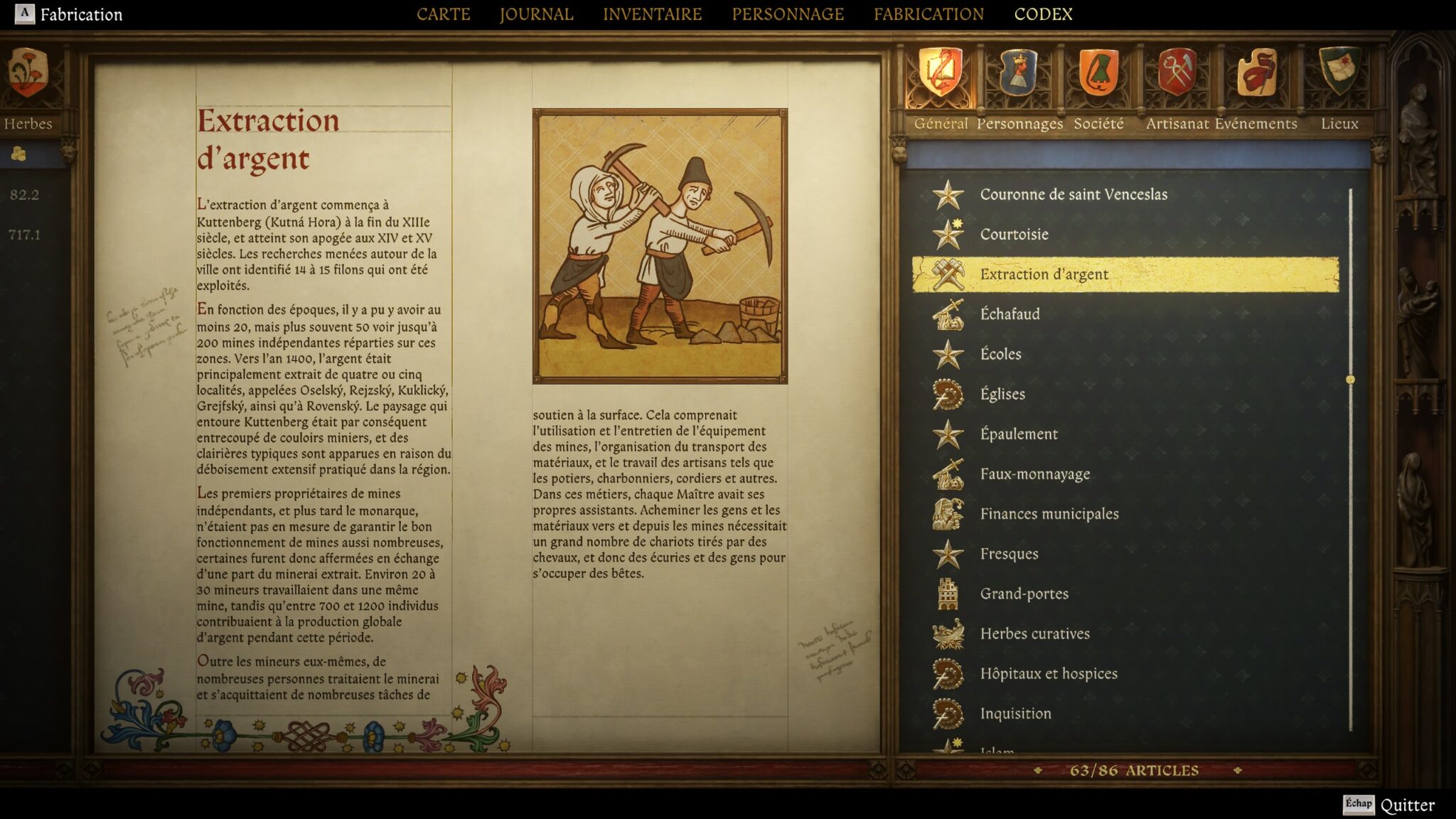Open the Herbes curatives article
Screen dimensions: 1456x819
click(1034, 633)
